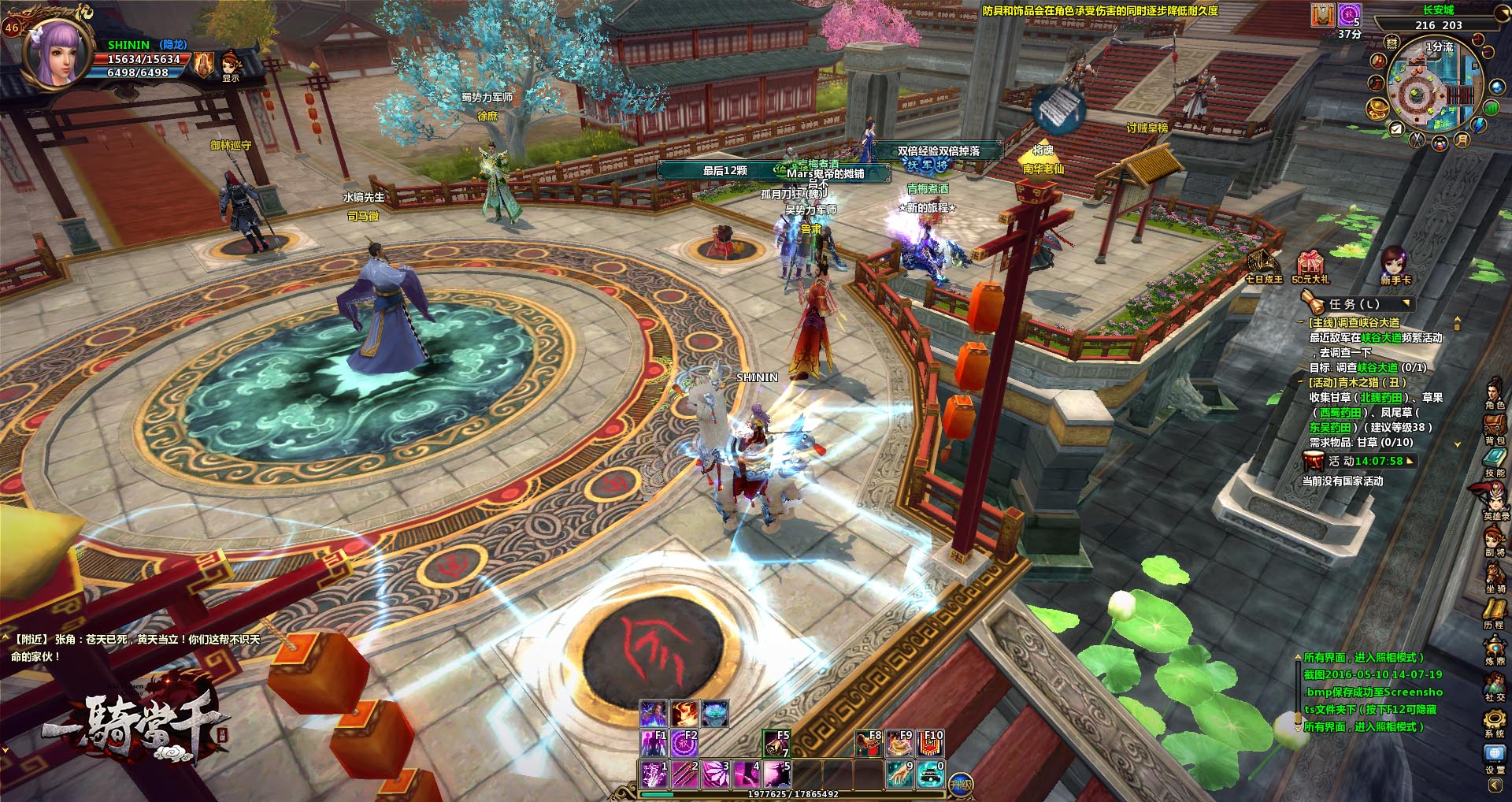Open the 50元大礼 gift box
The image size is (1512, 802).
pos(1310,265)
